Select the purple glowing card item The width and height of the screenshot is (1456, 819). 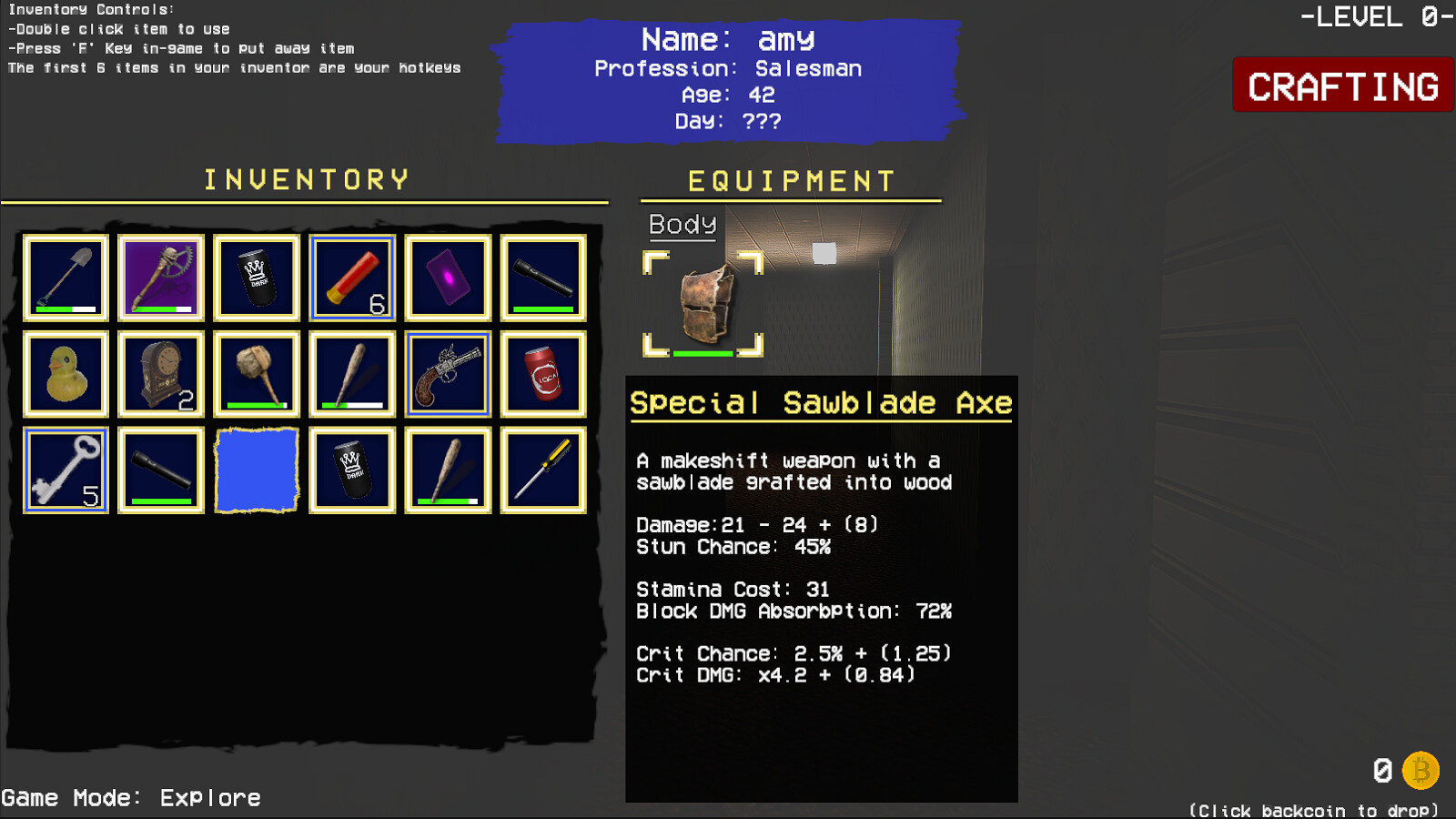(x=448, y=278)
